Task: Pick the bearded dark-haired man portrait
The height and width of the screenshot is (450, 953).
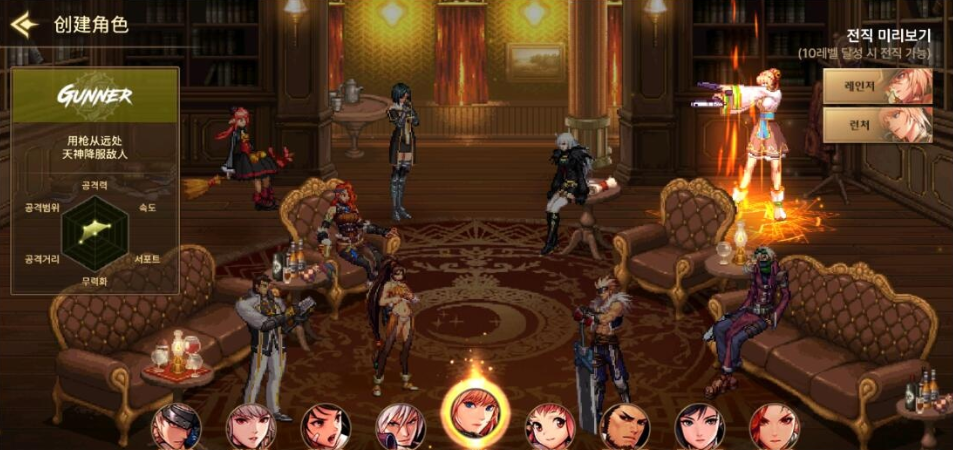Action: [x=625, y=428]
